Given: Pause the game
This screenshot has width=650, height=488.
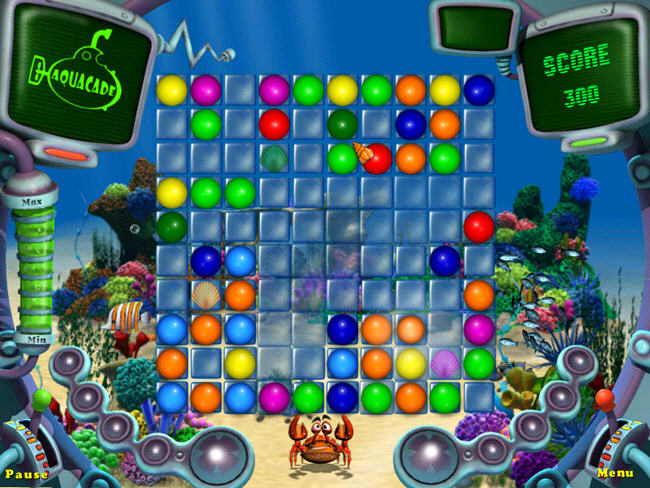Looking at the screenshot, I should (26, 473).
